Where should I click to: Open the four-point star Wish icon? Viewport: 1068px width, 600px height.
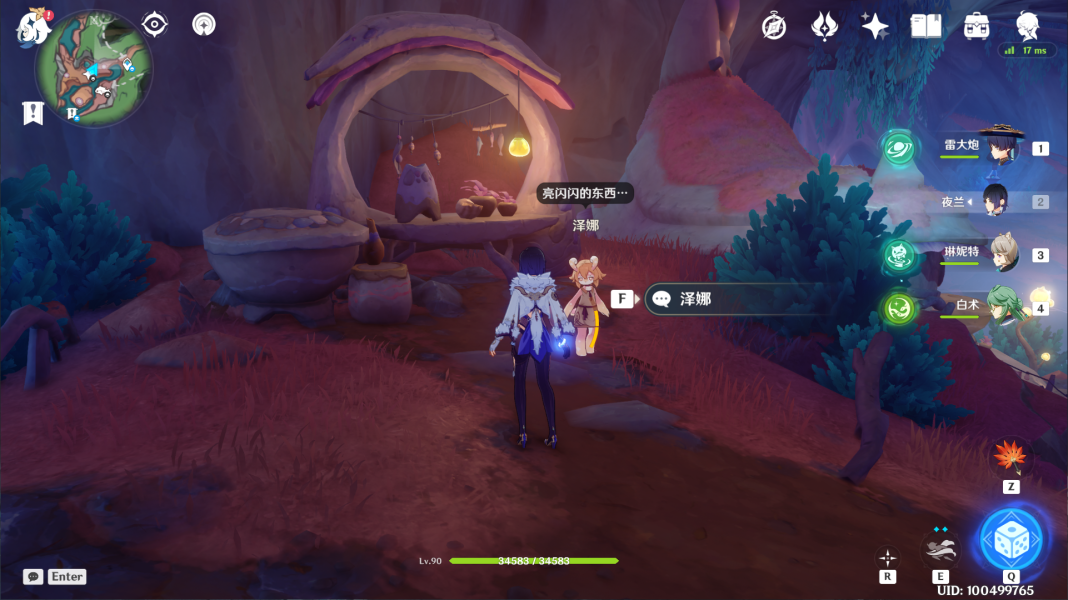pos(875,27)
